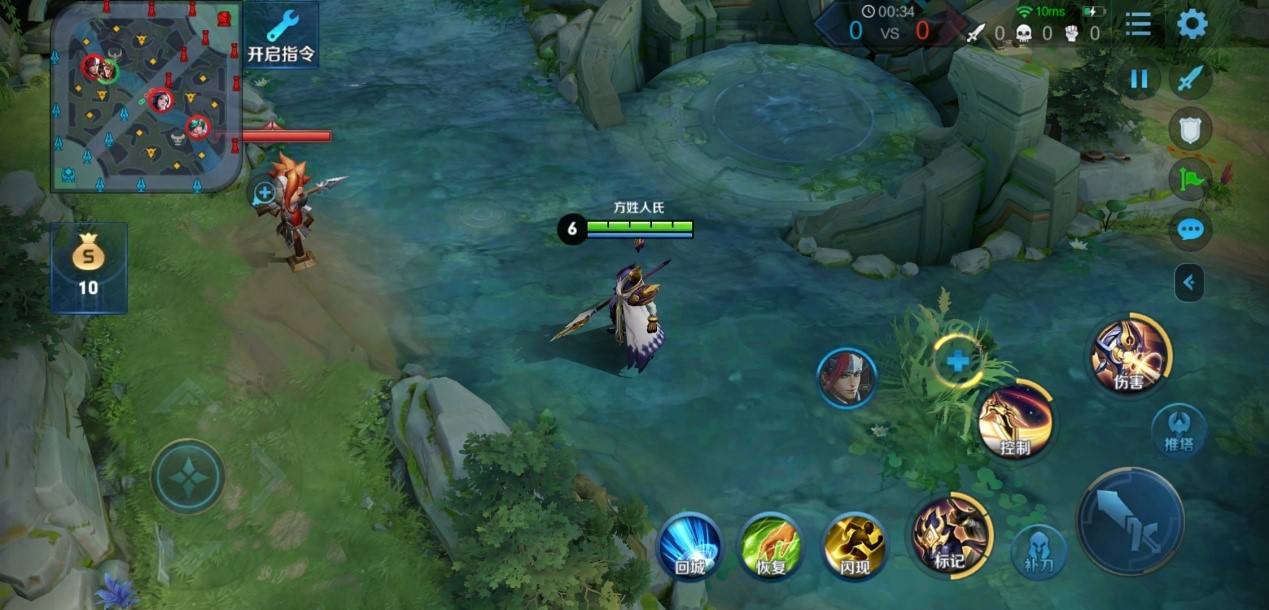The height and width of the screenshot is (610, 1269).
Task: Hit the large basic attack sword button
Action: point(1130,521)
